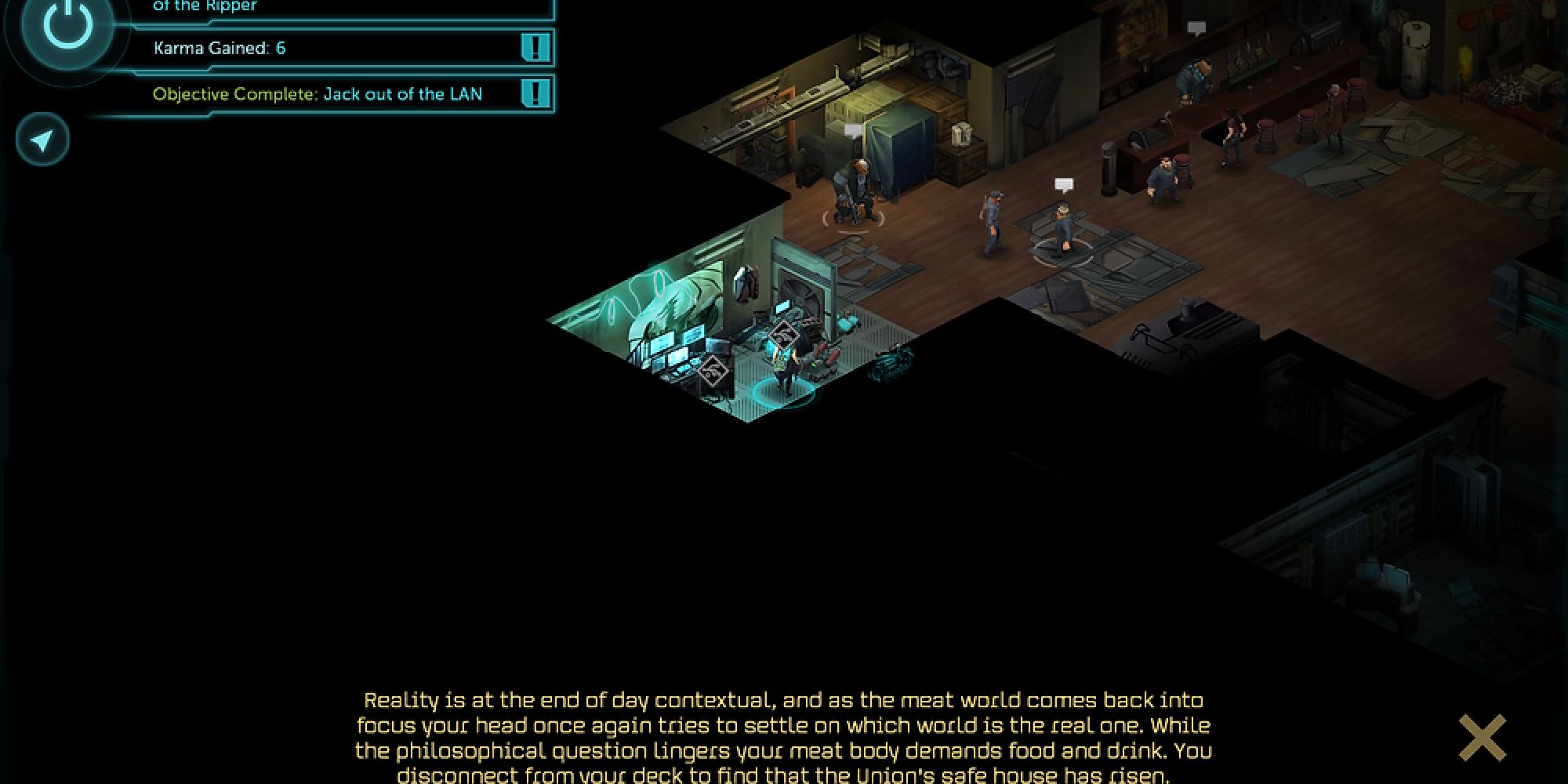Open the Jack out of the LAN objective banner

tap(329, 94)
